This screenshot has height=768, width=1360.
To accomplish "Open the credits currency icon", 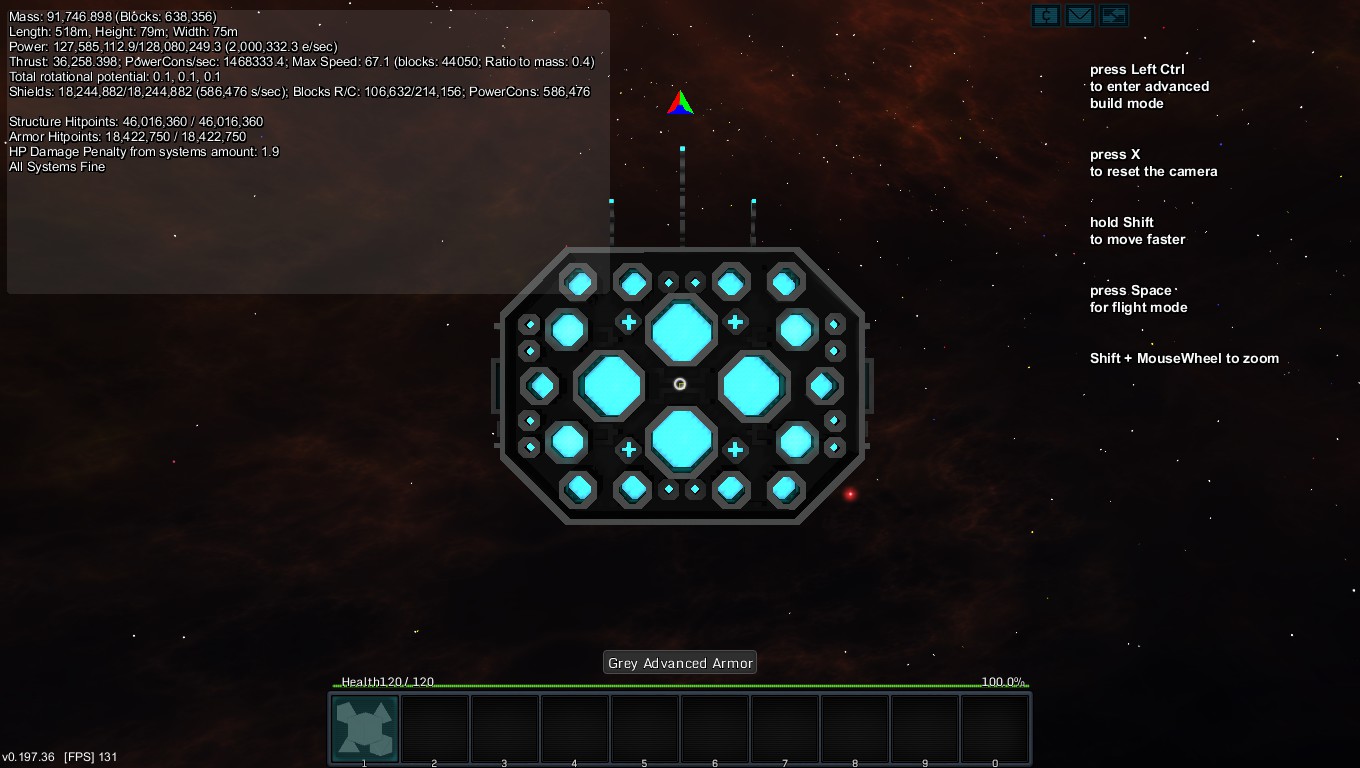I will pyautogui.click(x=1045, y=16).
